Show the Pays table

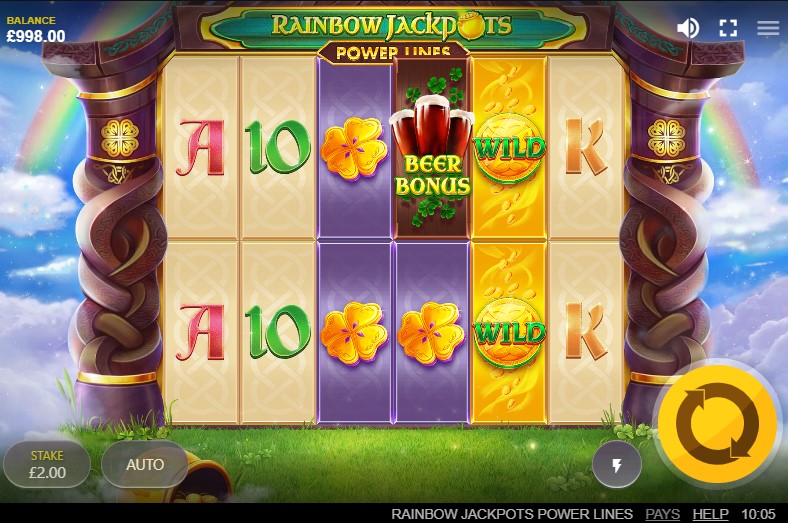coord(662,513)
